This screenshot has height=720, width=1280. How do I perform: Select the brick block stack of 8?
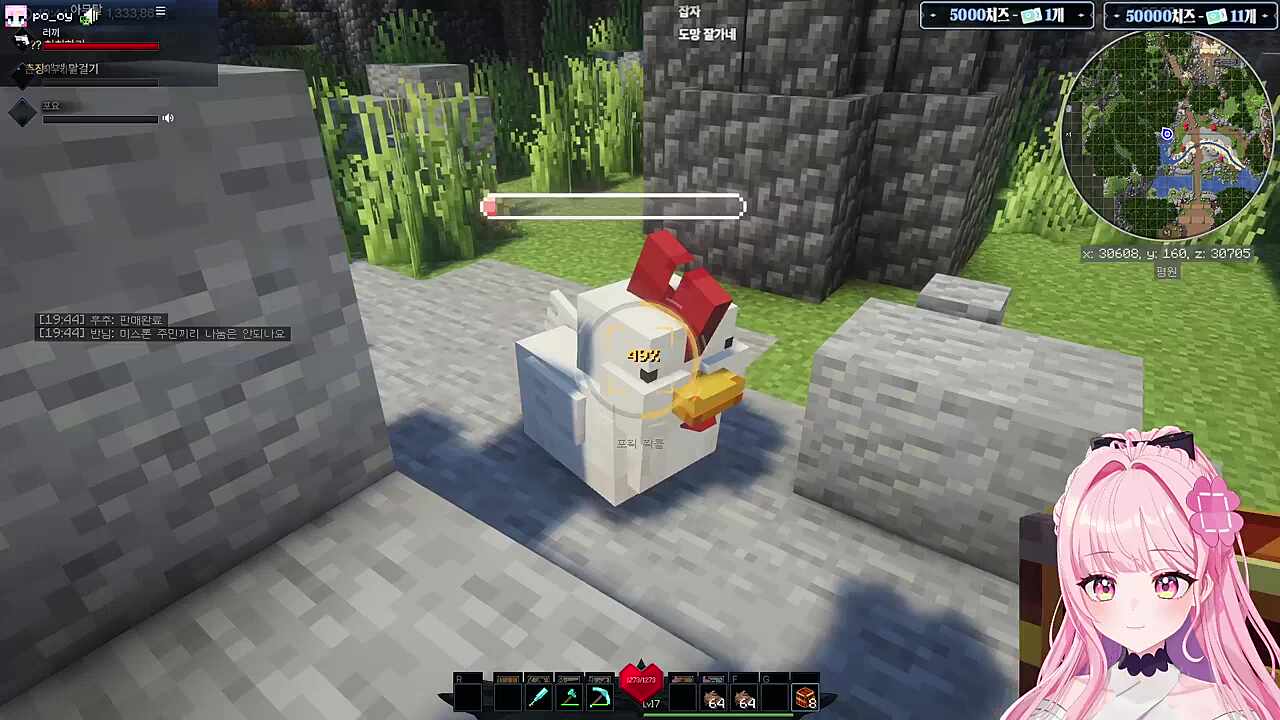point(805,698)
